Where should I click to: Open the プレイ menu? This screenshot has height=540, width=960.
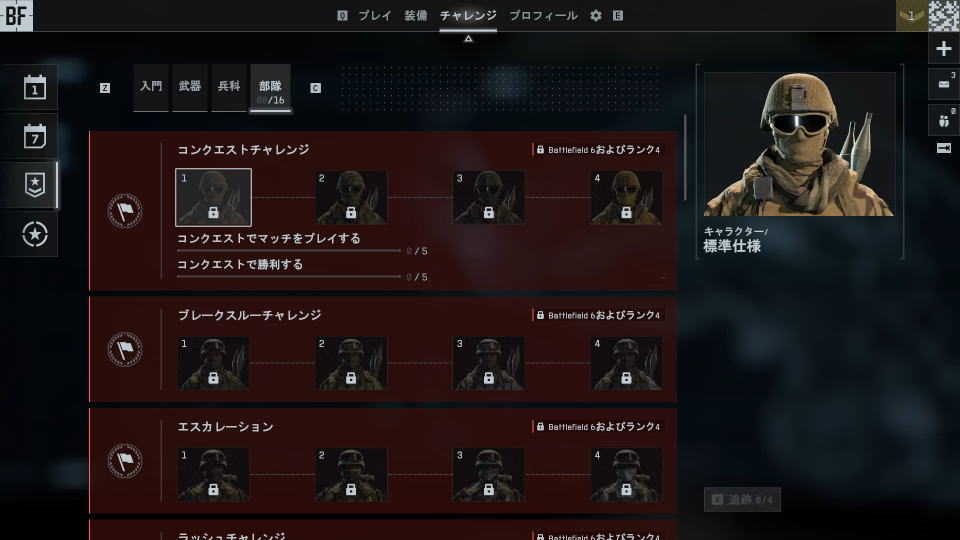point(374,16)
